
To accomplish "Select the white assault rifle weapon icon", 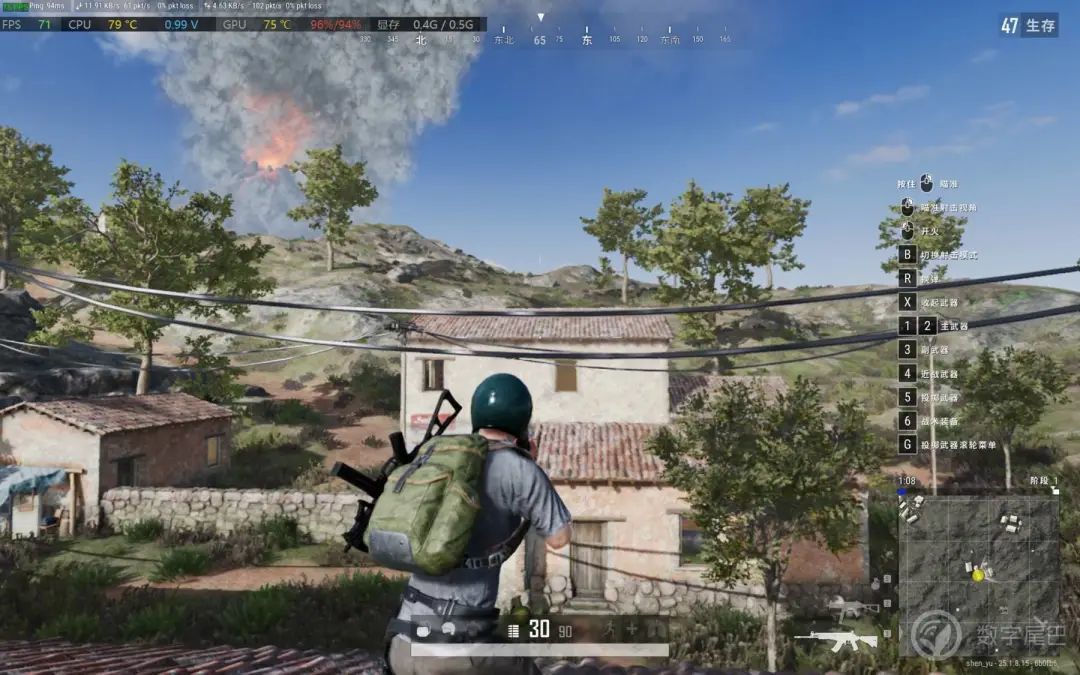I will [836, 638].
